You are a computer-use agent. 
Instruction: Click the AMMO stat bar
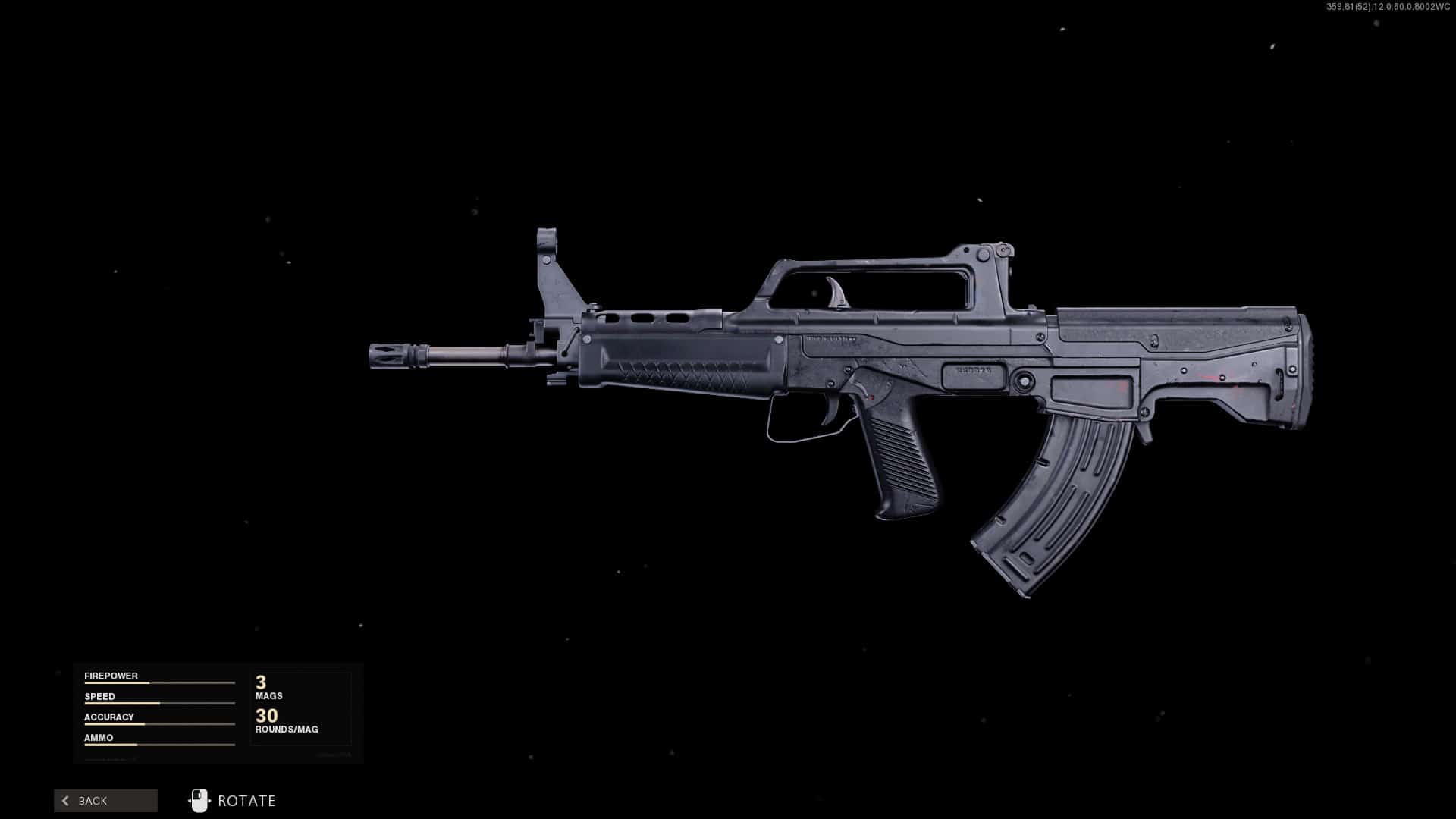pyautogui.click(x=159, y=744)
